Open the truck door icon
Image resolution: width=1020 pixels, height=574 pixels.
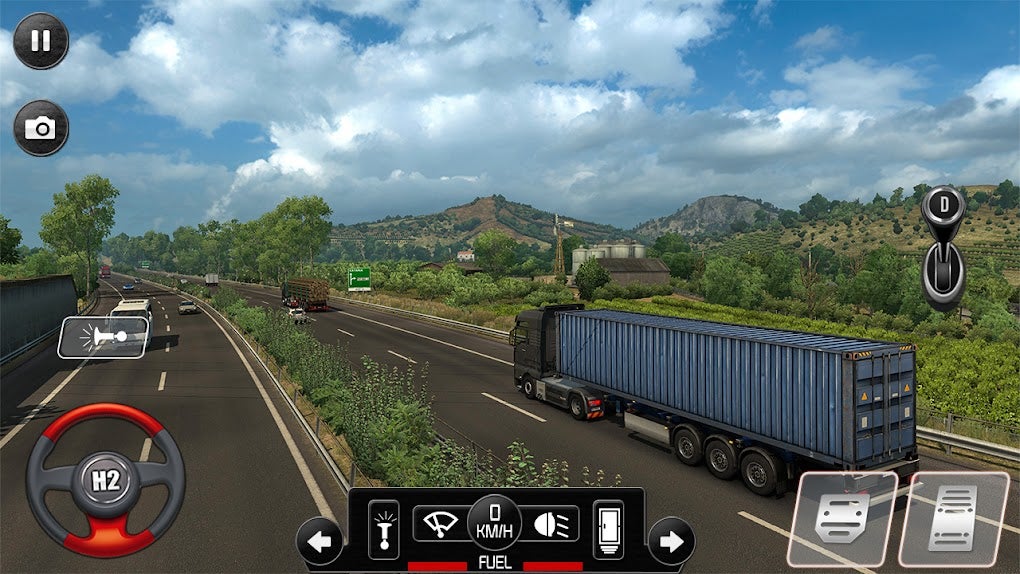click(x=608, y=529)
